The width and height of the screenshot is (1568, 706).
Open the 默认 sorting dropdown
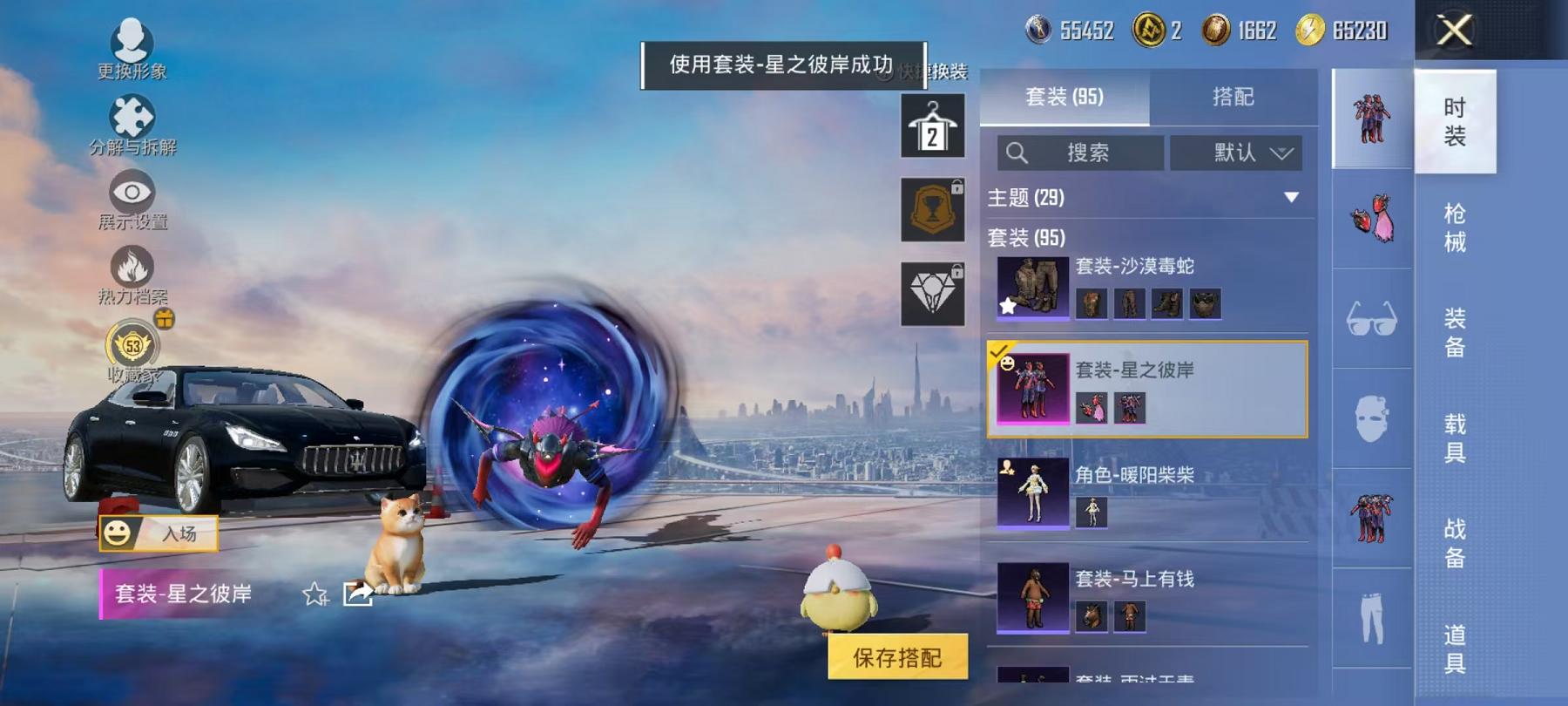[x=1237, y=153]
